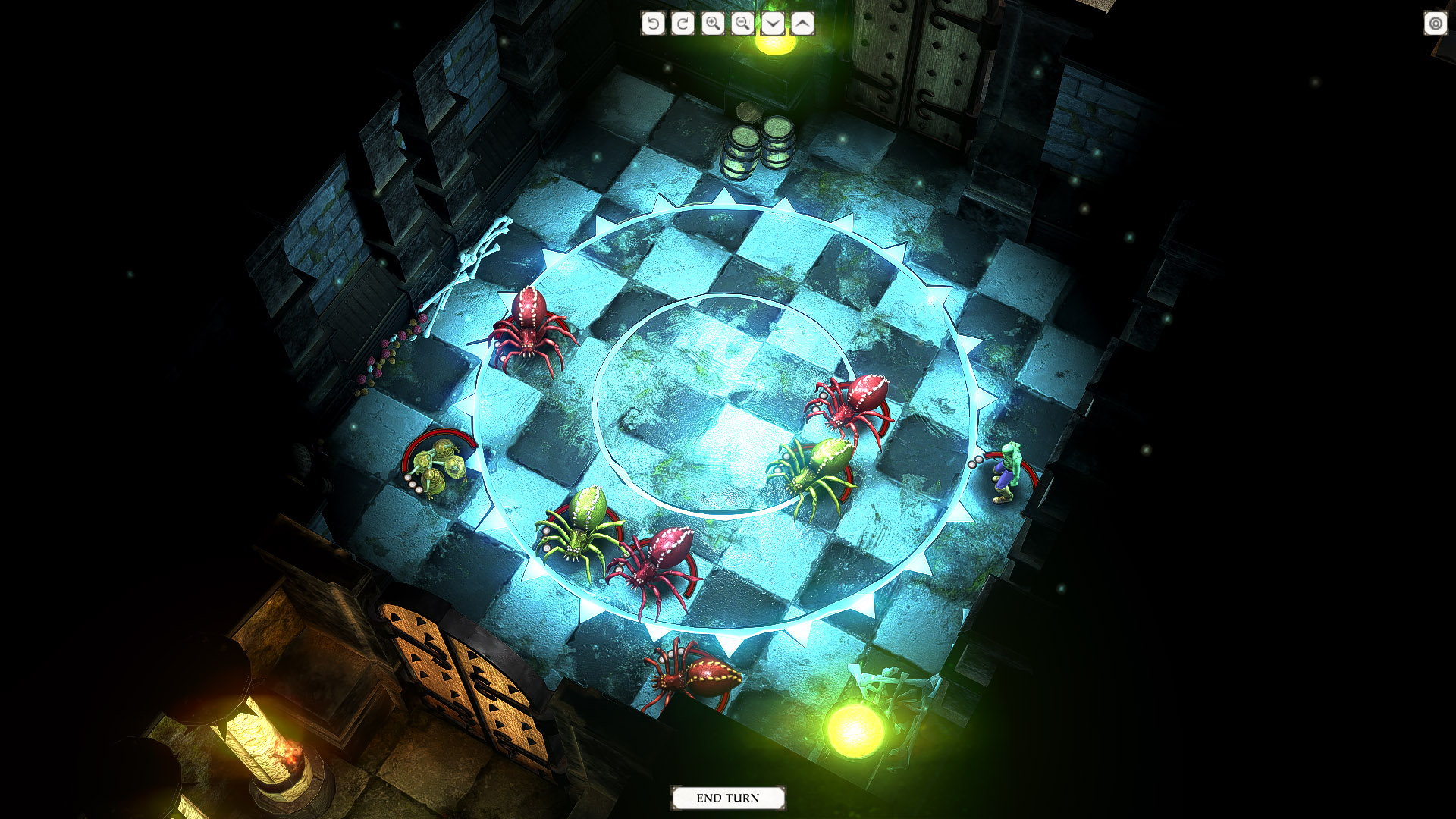The image size is (1456, 819).
Task: Rotate the camera counter-clockwise
Action: (x=653, y=24)
